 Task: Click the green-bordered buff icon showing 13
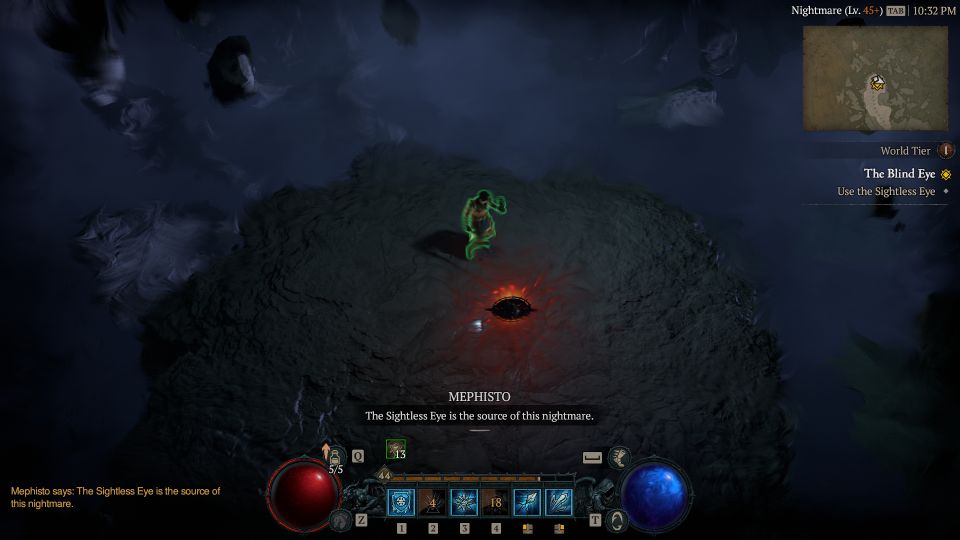click(x=395, y=450)
